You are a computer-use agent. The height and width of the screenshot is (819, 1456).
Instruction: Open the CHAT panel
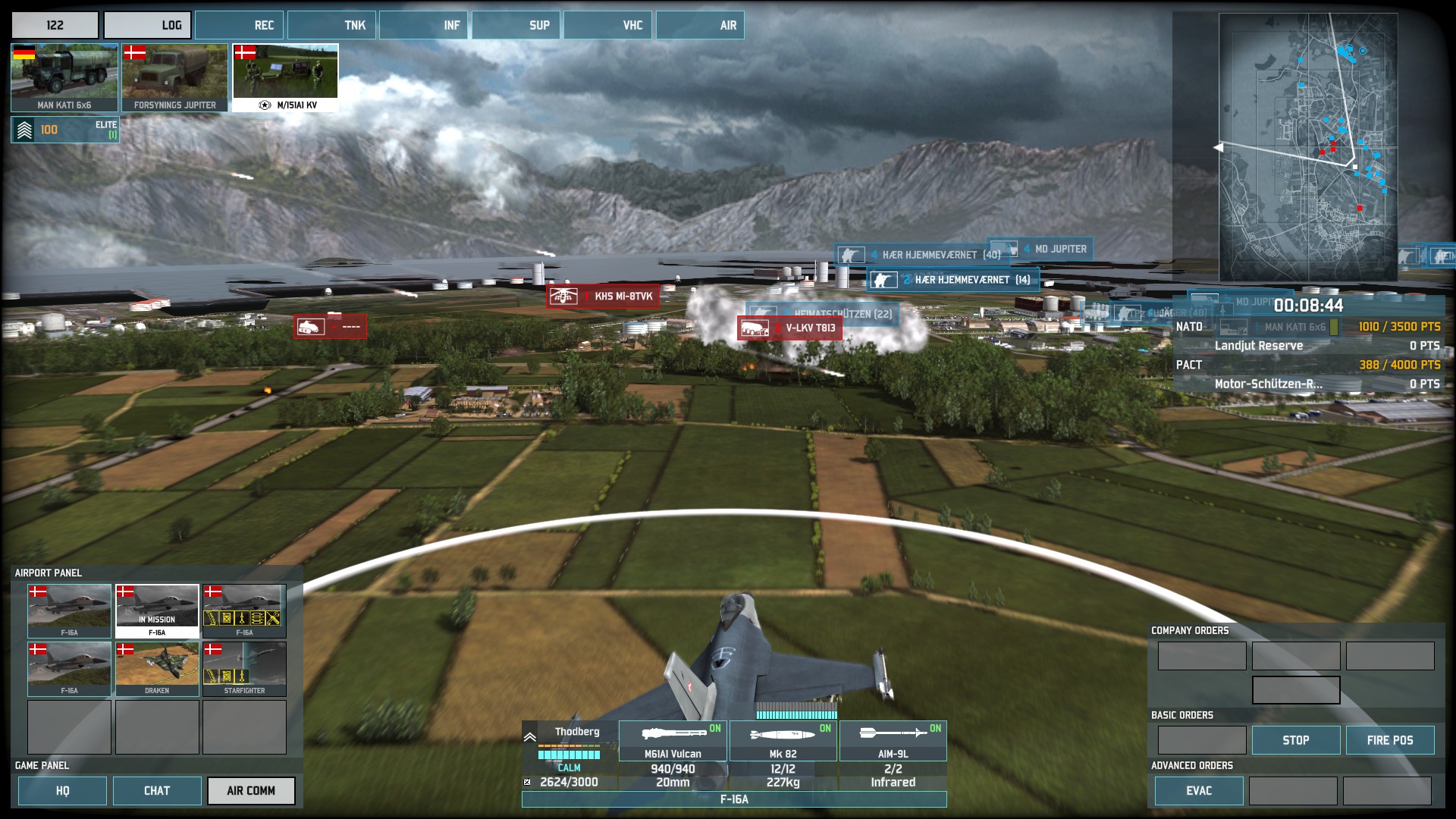[x=157, y=791]
